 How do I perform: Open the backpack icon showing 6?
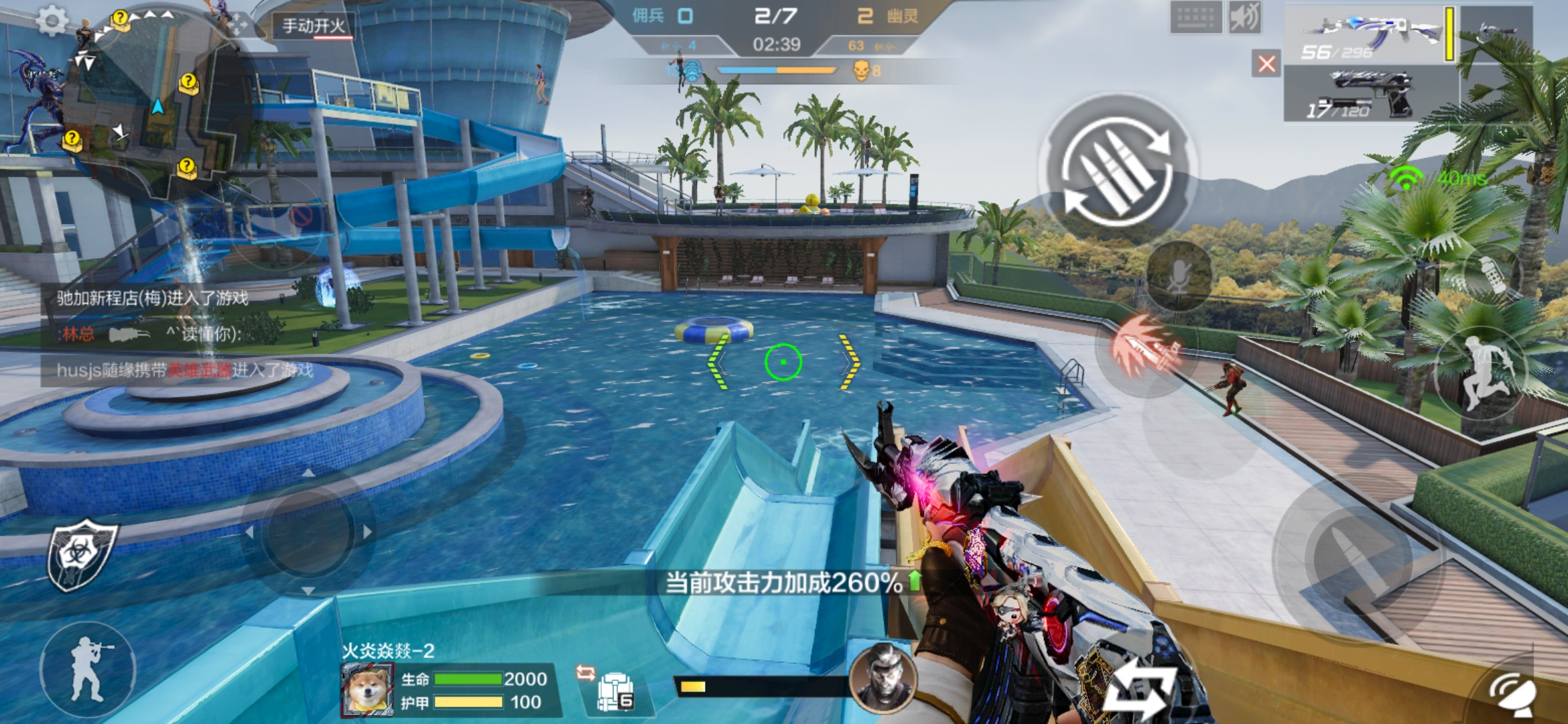[614, 692]
